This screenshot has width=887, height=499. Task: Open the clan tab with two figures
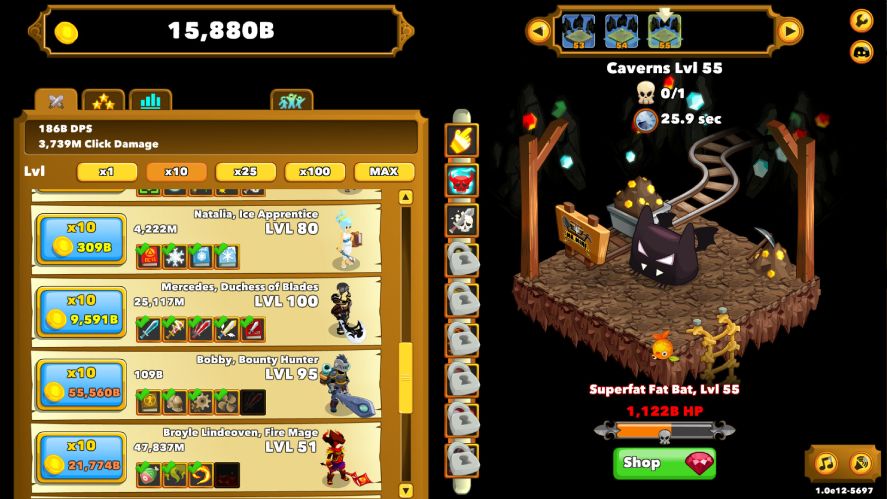coord(291,101)
